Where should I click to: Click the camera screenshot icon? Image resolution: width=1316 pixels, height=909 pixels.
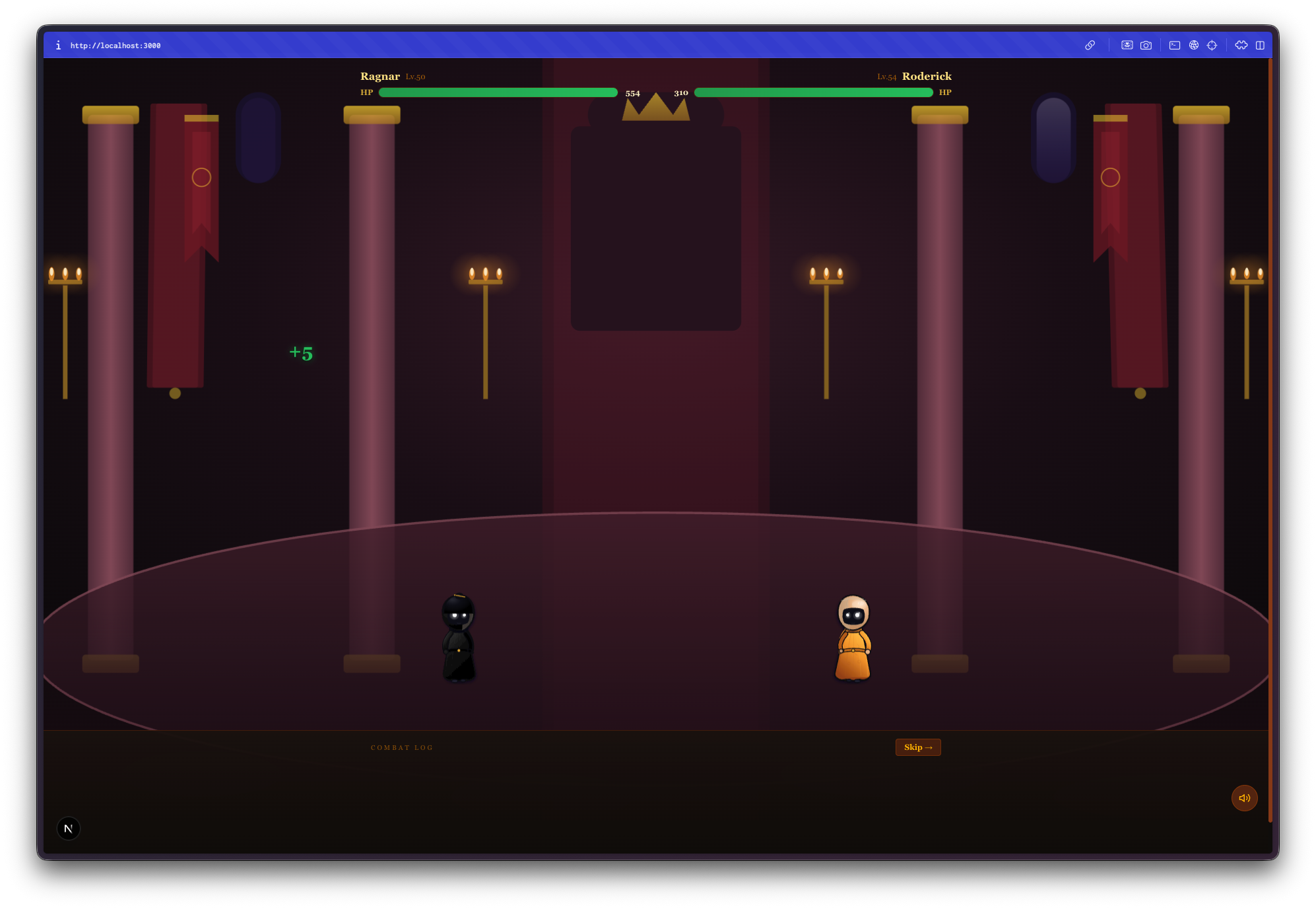click(x=1146, y=45)
